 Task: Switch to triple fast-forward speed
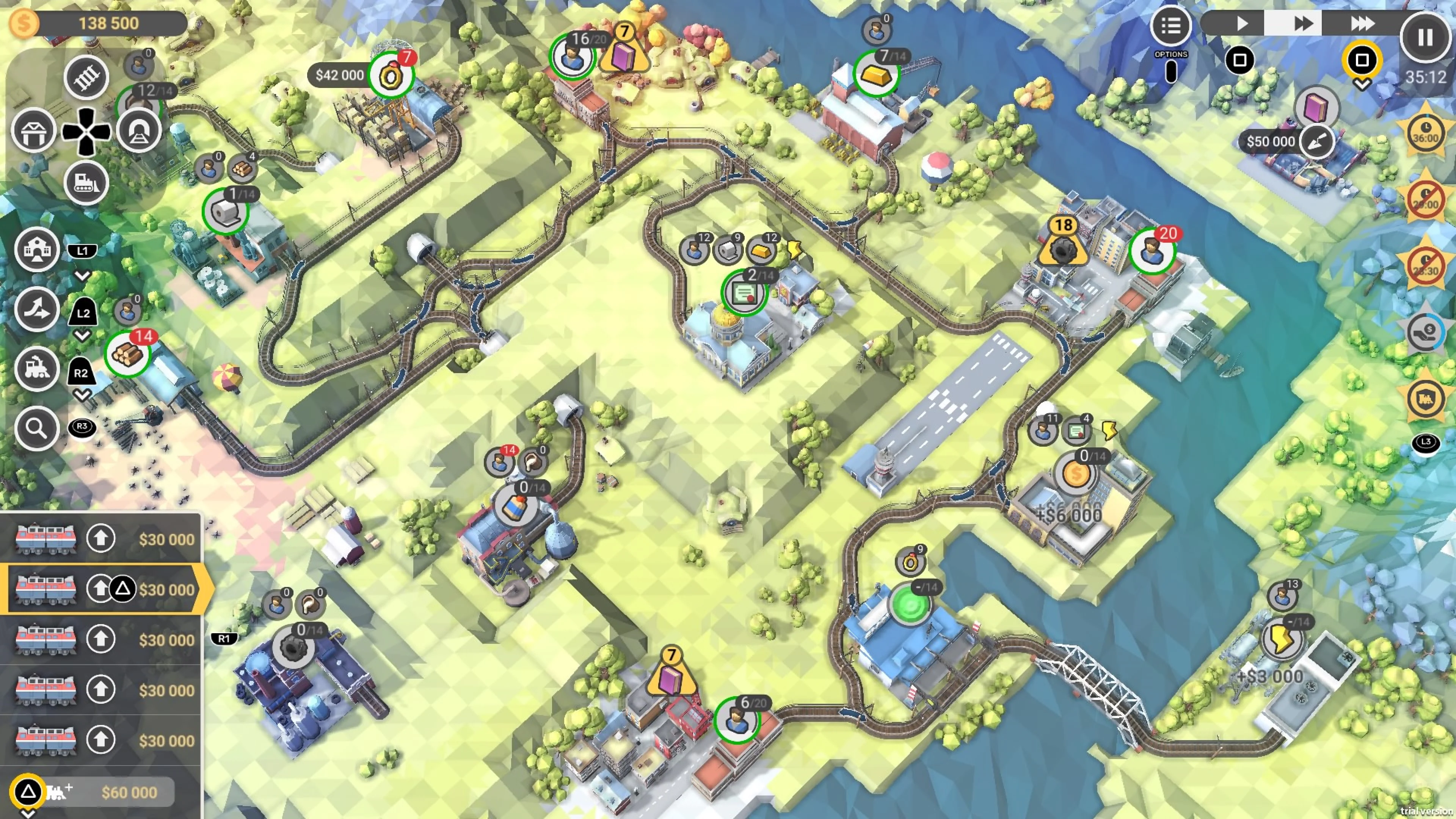(x=1362, y=24)
